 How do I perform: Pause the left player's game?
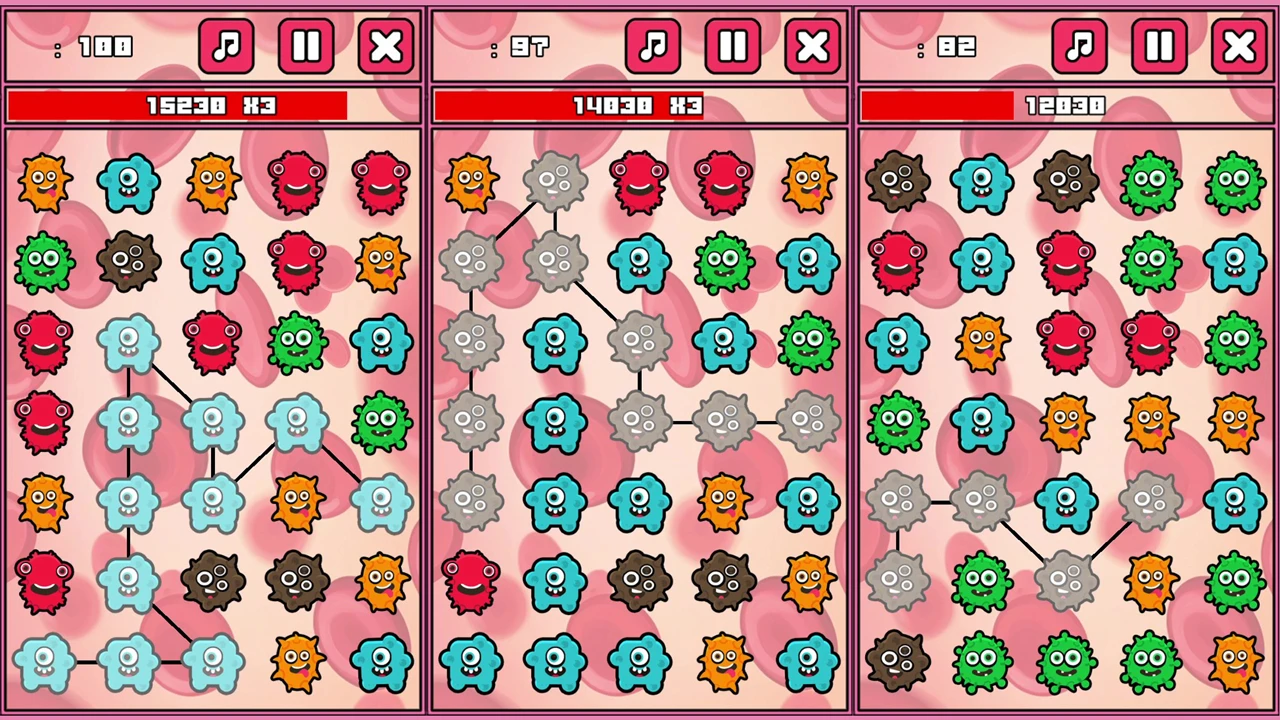click(x=305, y=46)
